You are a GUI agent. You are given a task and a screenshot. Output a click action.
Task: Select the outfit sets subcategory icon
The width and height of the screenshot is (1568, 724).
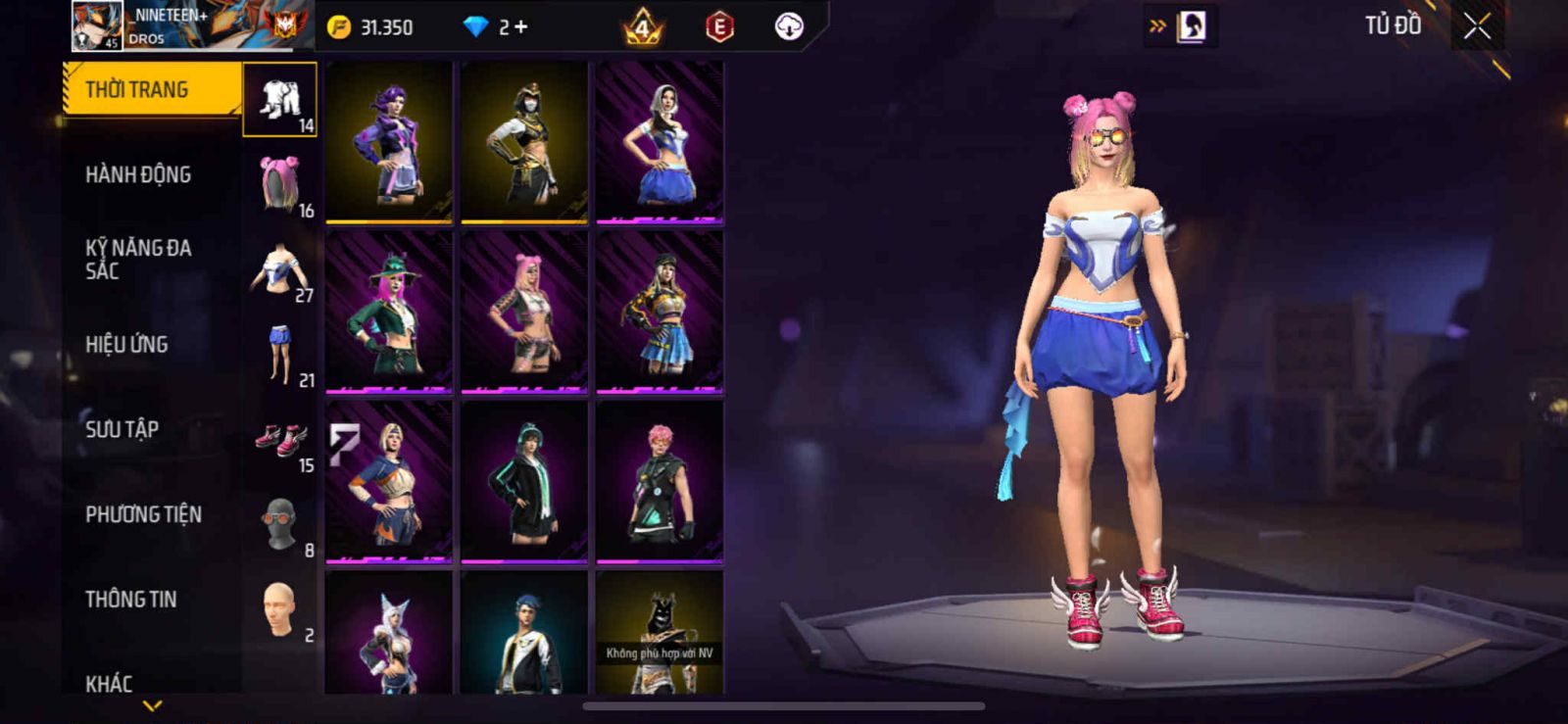(x=280, y=100)
